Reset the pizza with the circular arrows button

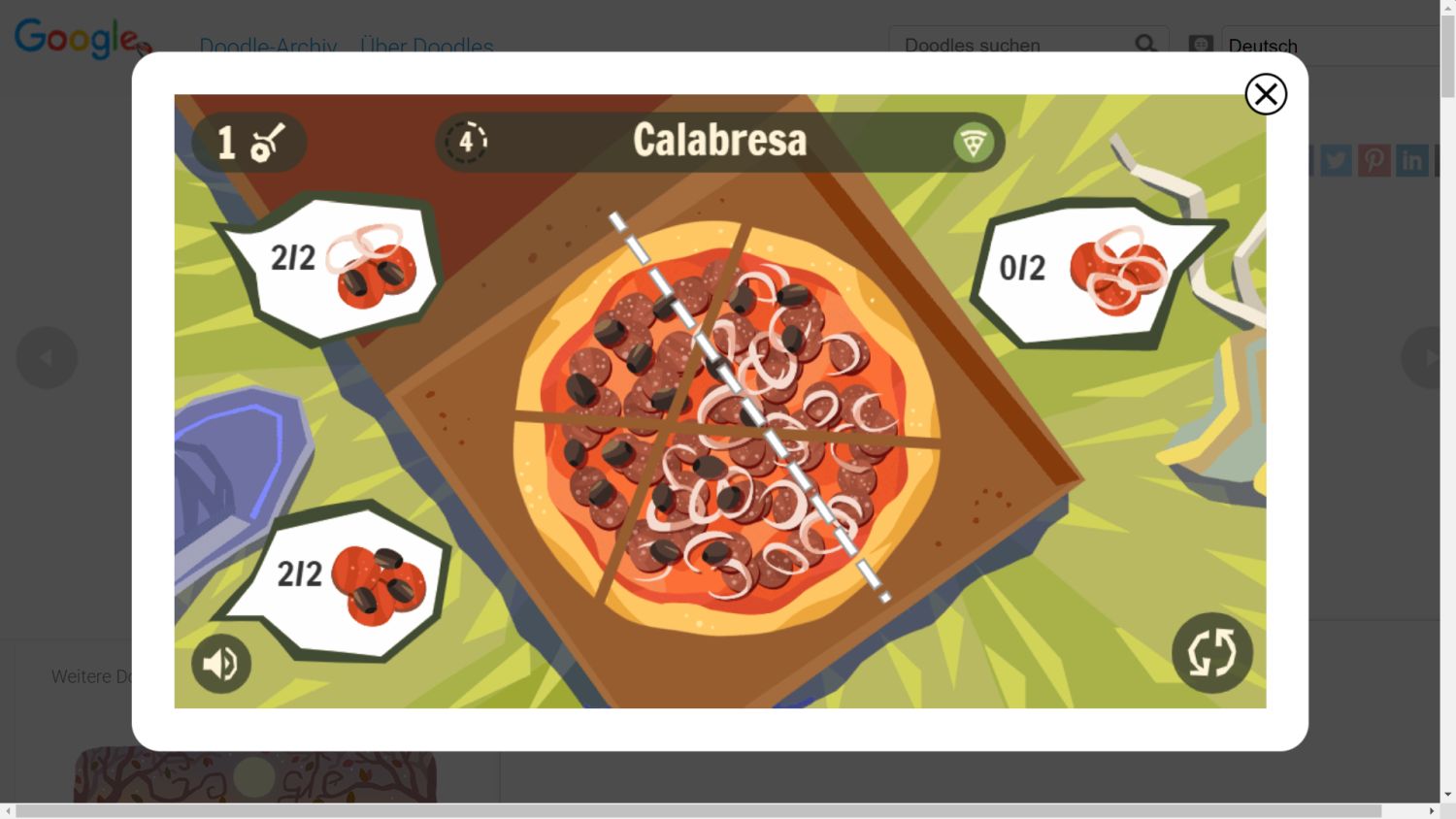(1211, 652)
